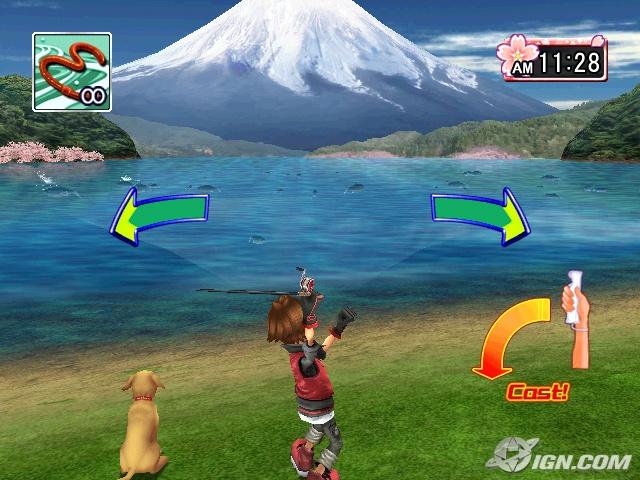Click the green left arrow

[158, 212]
